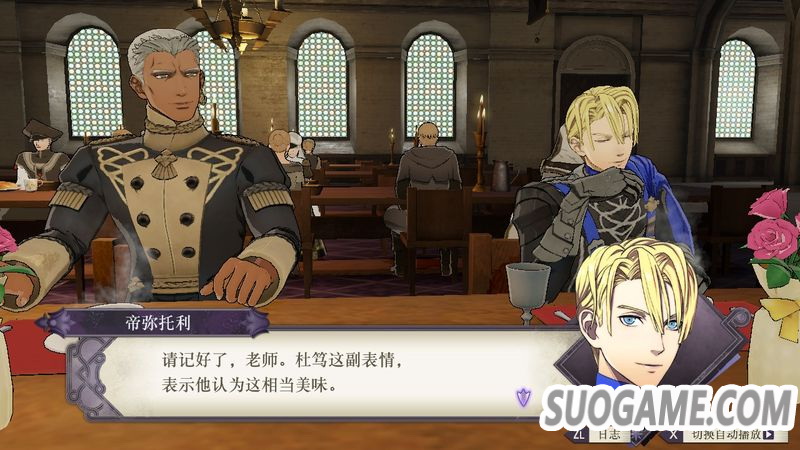Open the 日志 dialogue log
This screenshot has width=800, height=450.
point(607,437)
